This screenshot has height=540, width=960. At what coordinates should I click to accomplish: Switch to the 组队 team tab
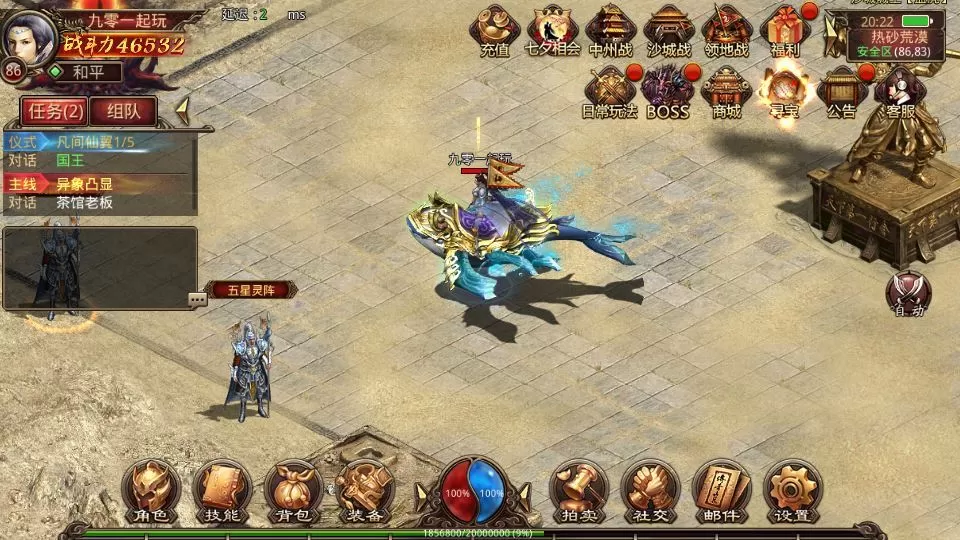coord(130,111)
